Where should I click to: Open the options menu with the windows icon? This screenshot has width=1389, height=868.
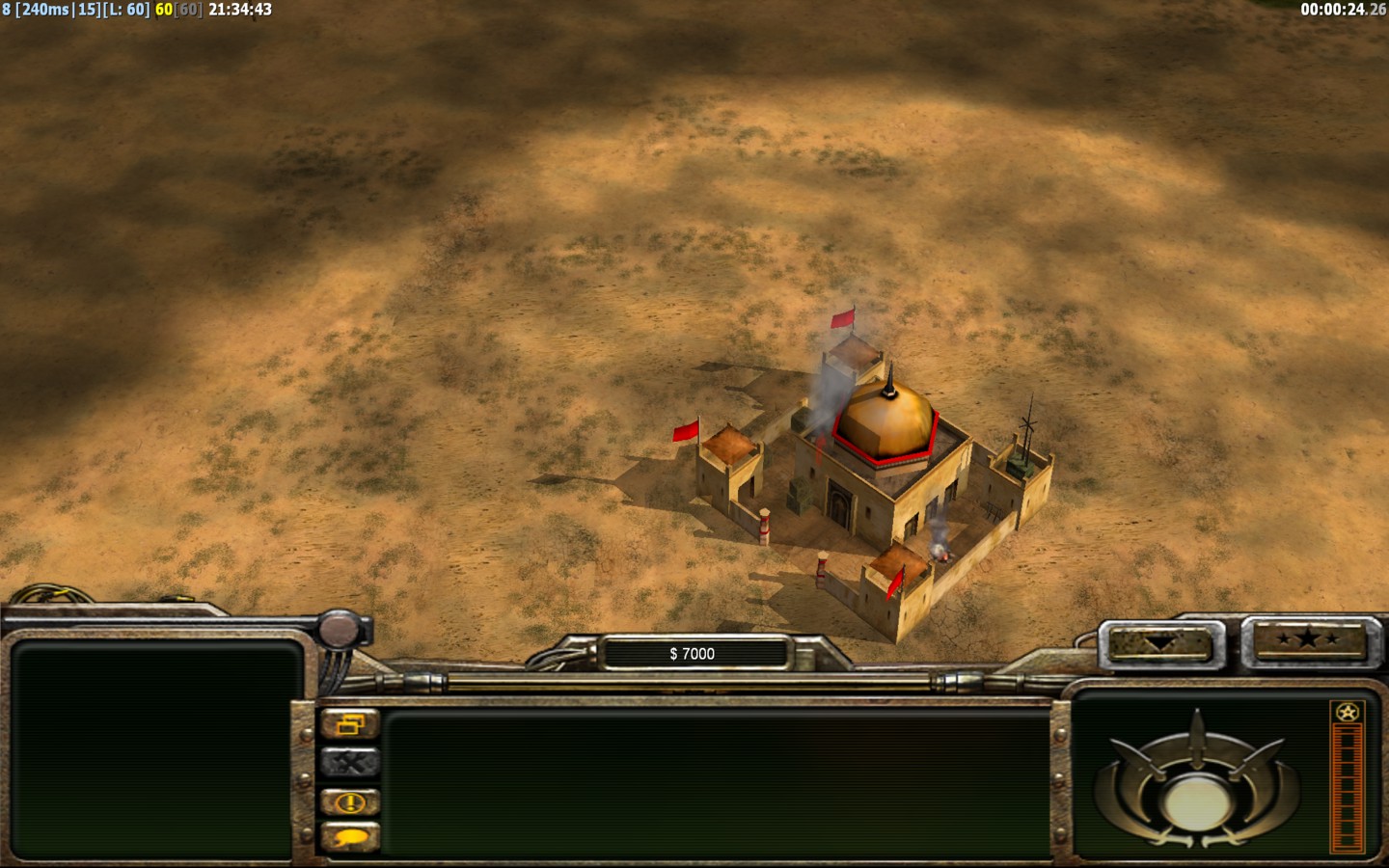[350, 724]
